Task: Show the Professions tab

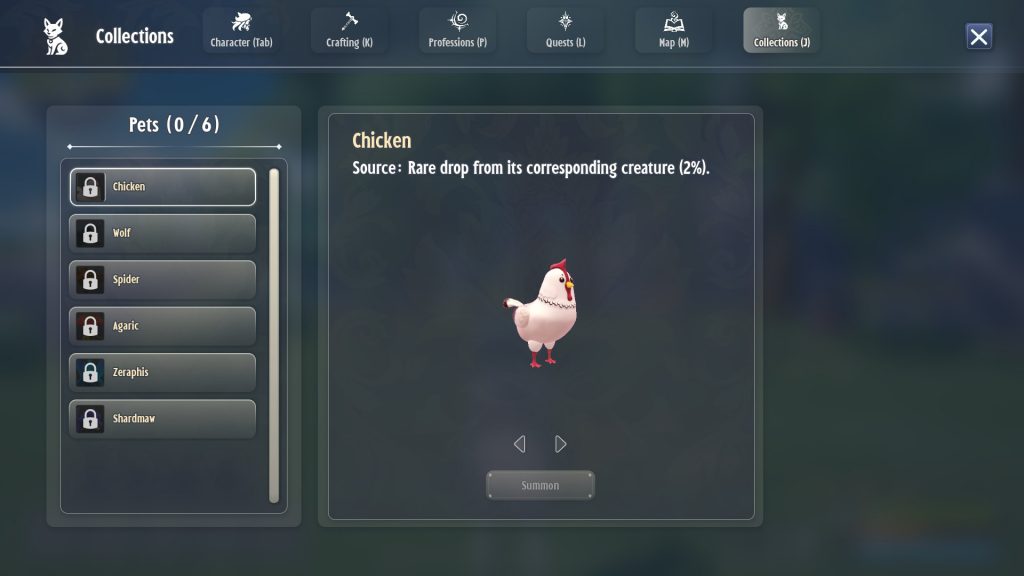Action: [457, 30]
